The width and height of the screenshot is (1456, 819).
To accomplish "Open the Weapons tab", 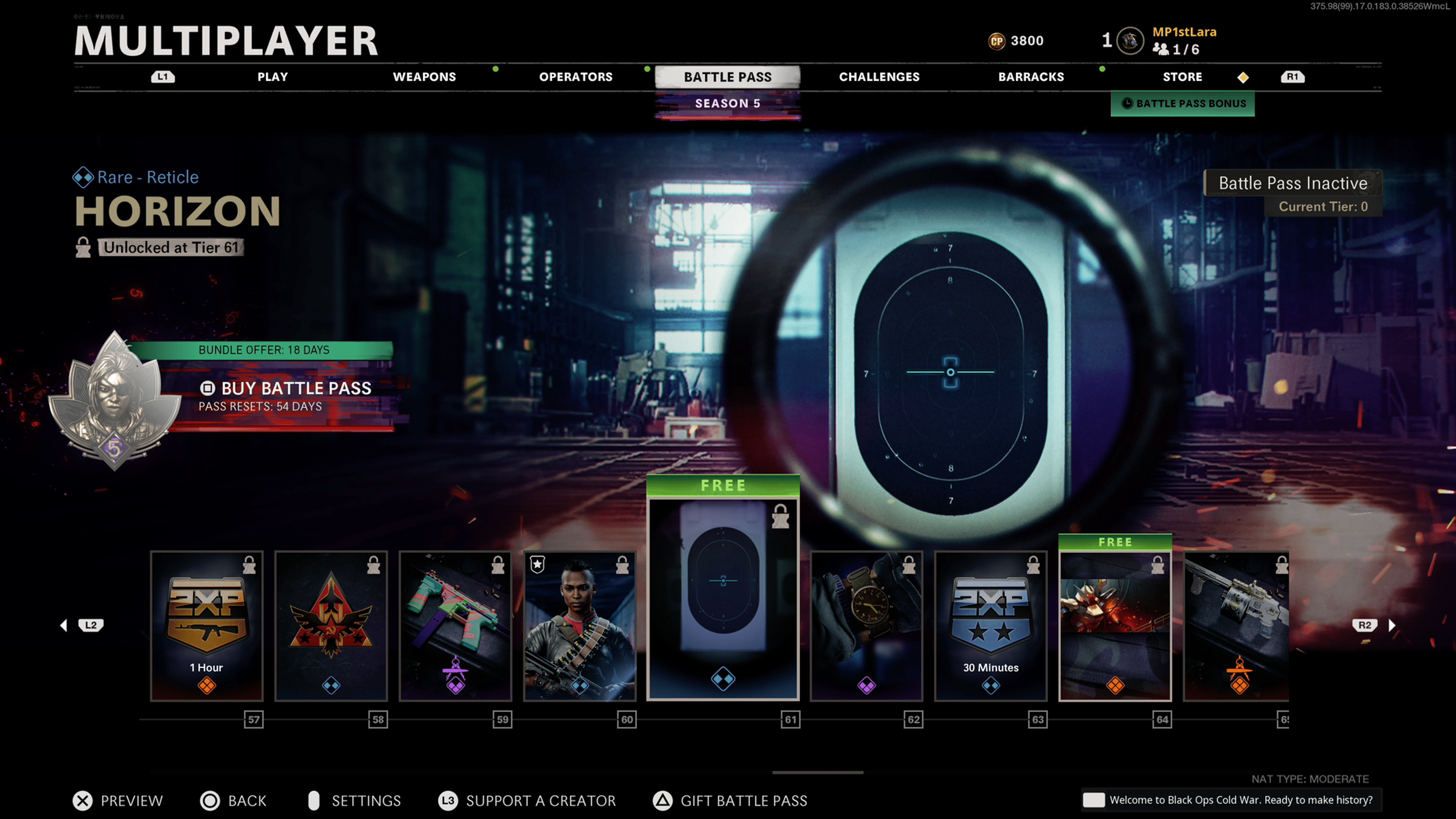I will [x=424, y=77].
